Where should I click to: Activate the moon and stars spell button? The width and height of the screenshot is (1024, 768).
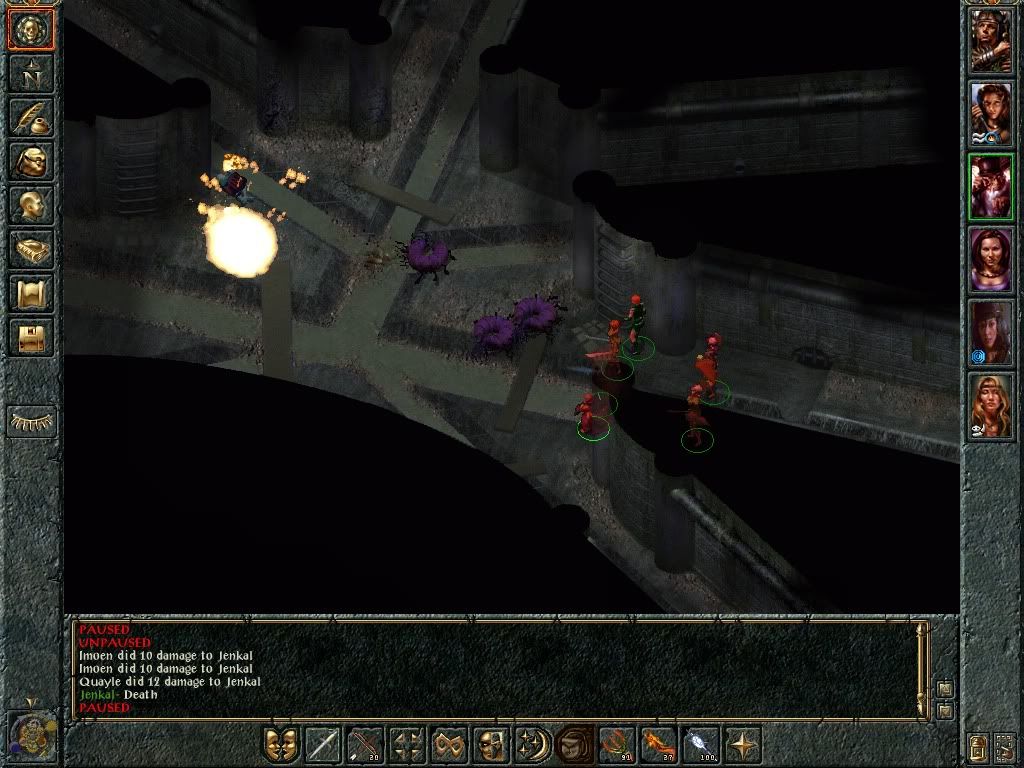[533, 745]
